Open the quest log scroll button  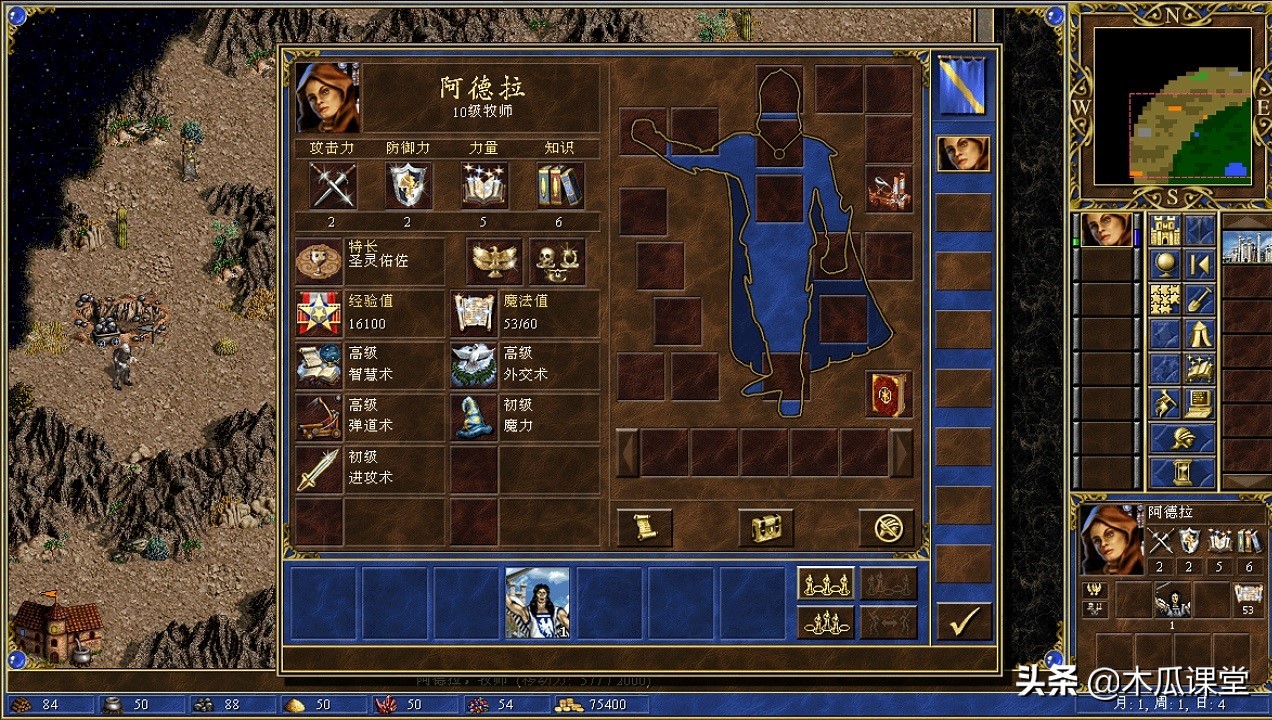[x=644, y=527]
